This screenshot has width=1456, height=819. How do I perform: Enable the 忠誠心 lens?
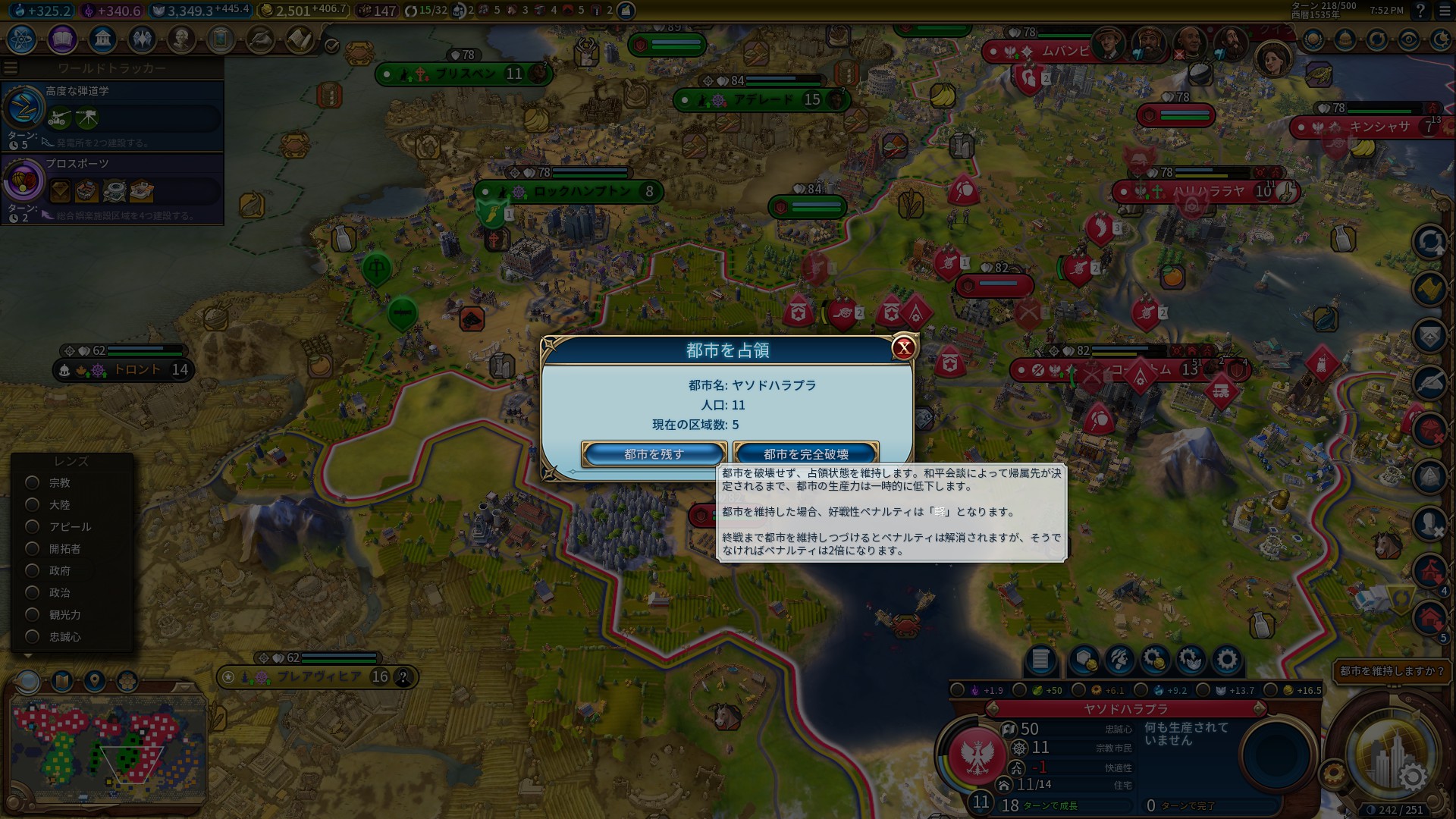click(31, 637)
